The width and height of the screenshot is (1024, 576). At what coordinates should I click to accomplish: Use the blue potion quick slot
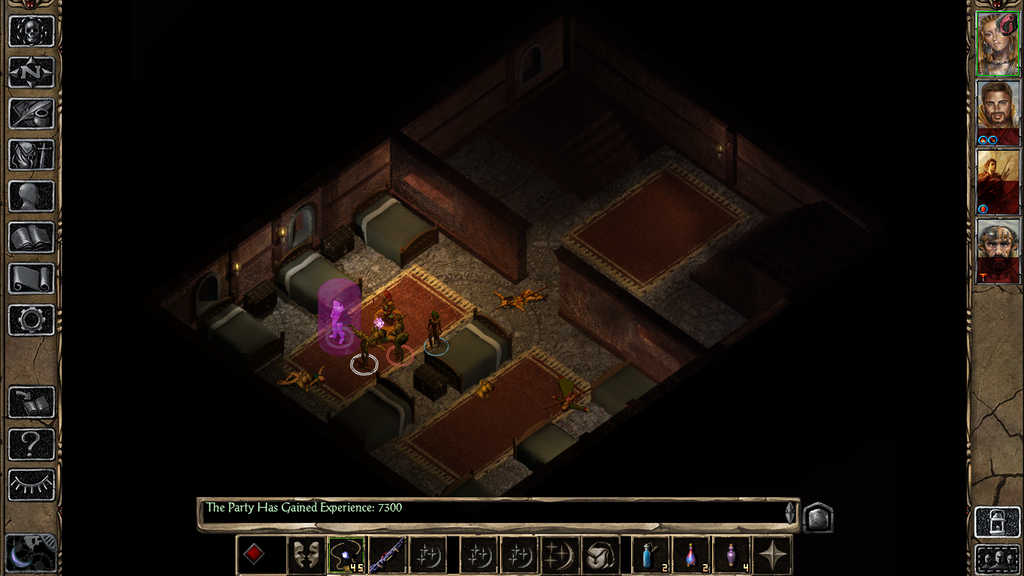(649, 555)
